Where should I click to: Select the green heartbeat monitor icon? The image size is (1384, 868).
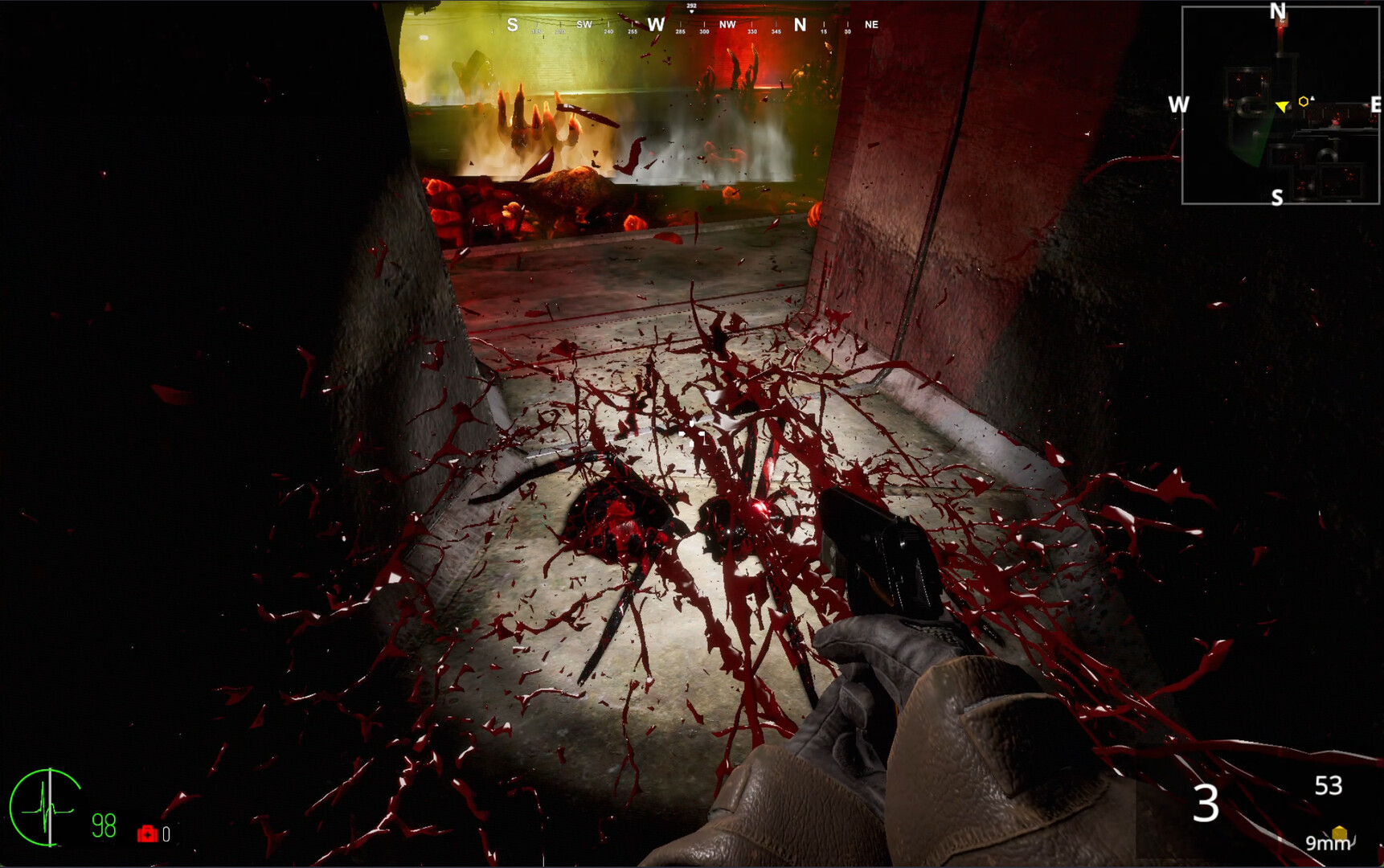click(x=46, y=807)
